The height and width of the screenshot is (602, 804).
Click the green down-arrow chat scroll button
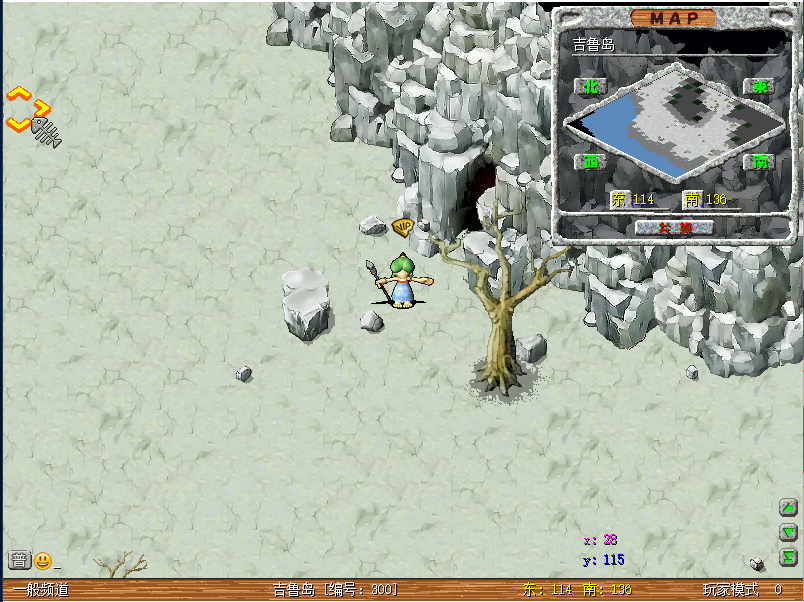coord(788,532)
